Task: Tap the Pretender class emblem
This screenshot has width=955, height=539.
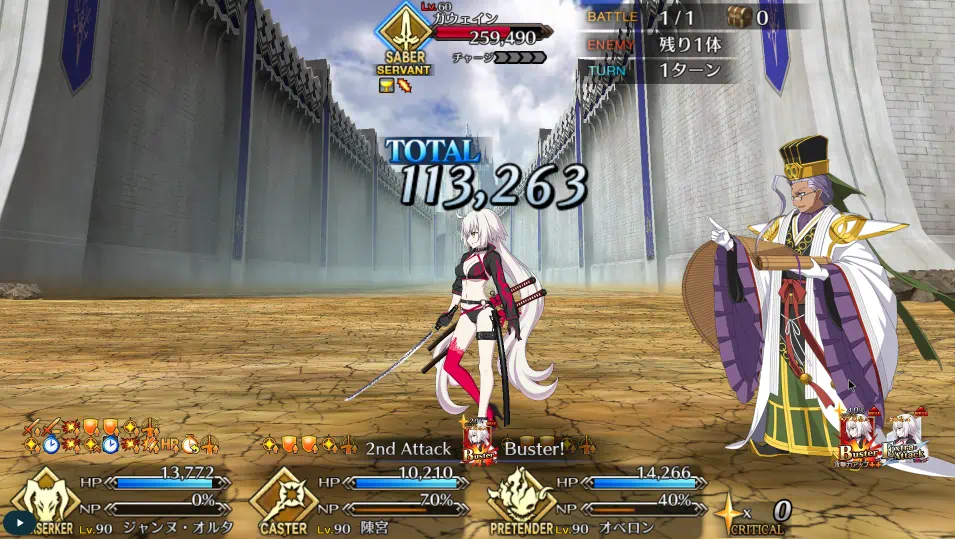Action: [521, 497]
